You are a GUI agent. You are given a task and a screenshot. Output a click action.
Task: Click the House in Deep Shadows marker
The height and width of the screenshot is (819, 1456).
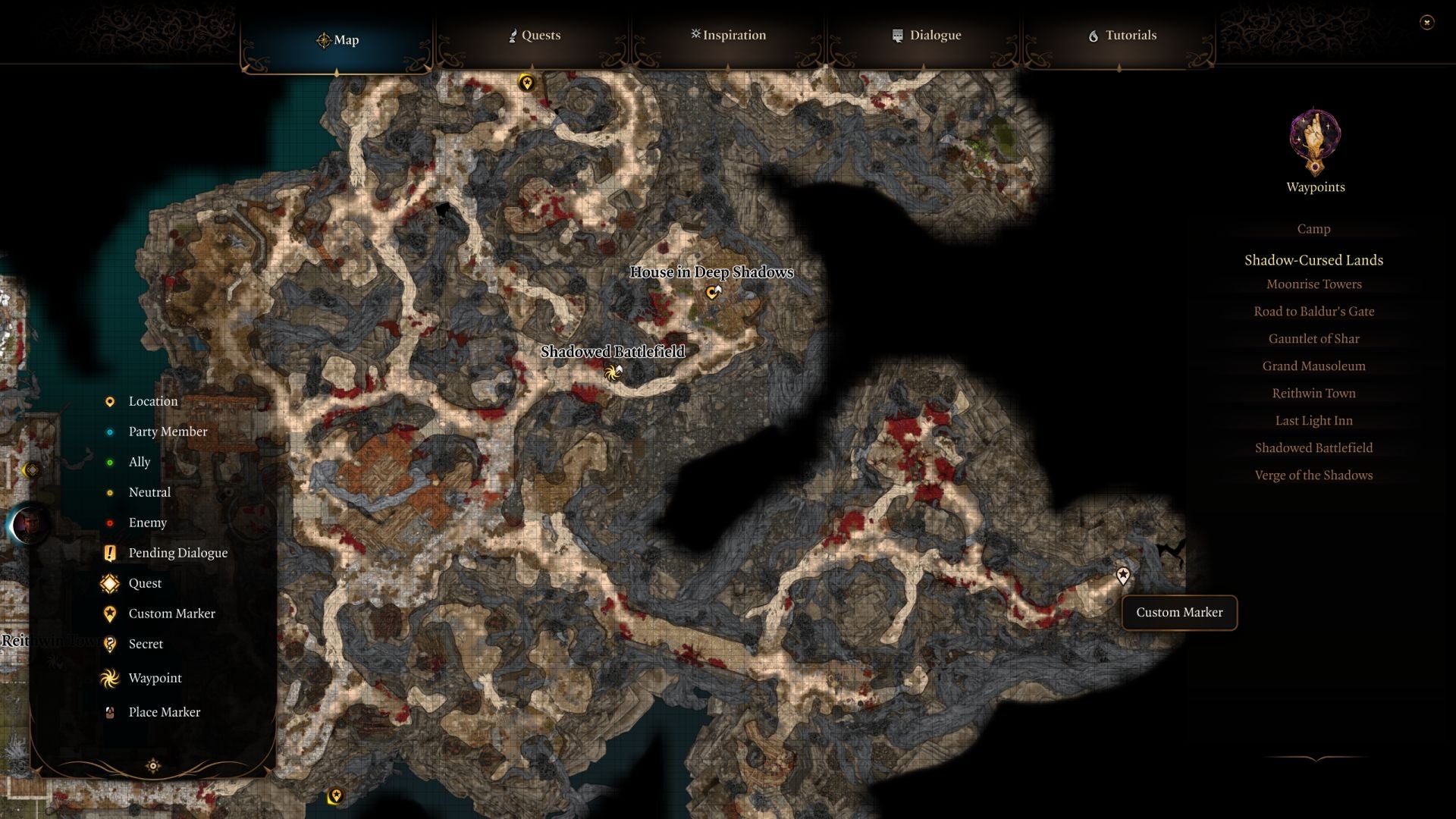[711, 292]
